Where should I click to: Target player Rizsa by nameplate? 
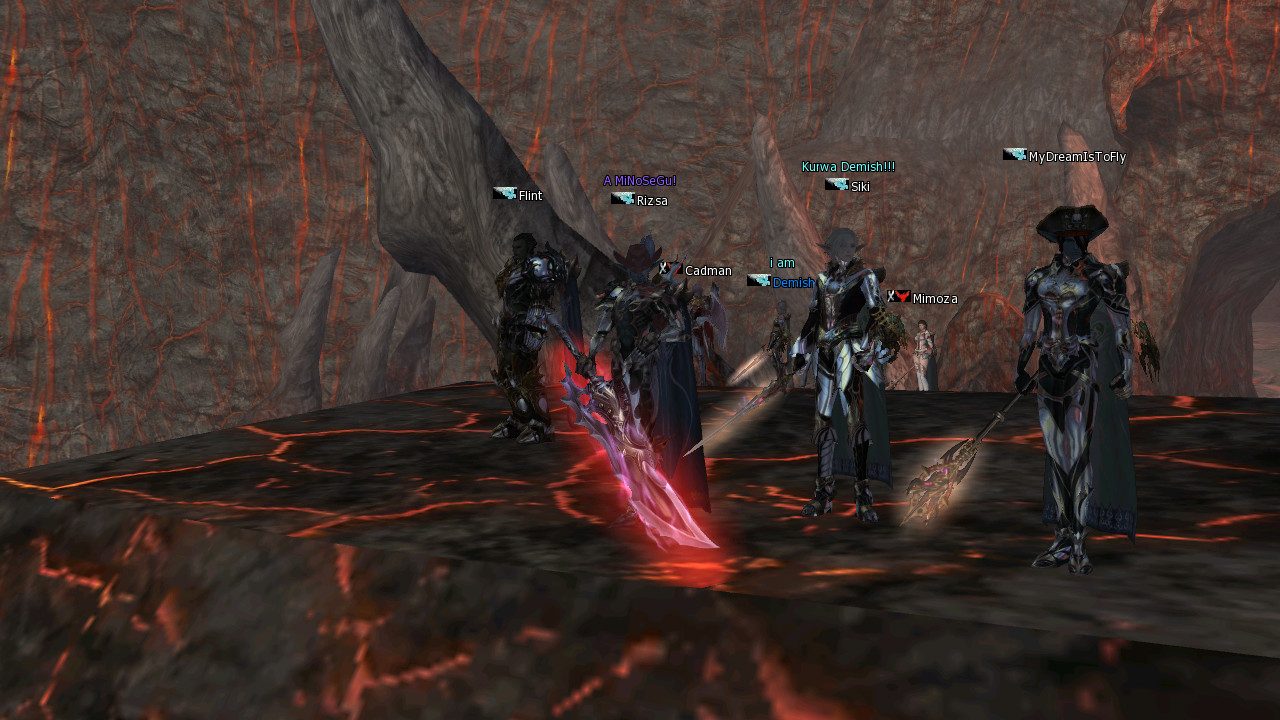pos(651,201)
